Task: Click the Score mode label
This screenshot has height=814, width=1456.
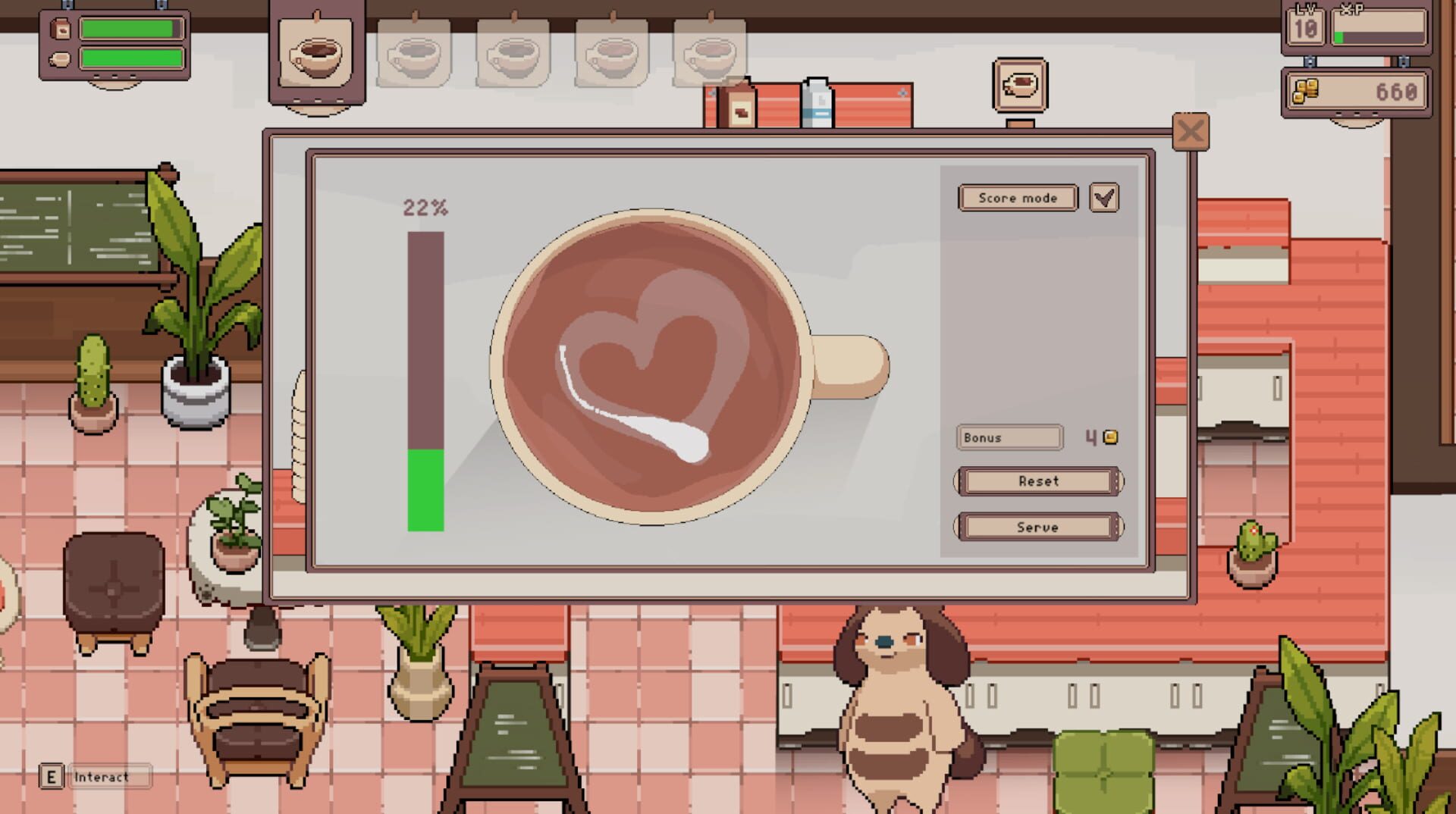Action: click(1018, 198)
